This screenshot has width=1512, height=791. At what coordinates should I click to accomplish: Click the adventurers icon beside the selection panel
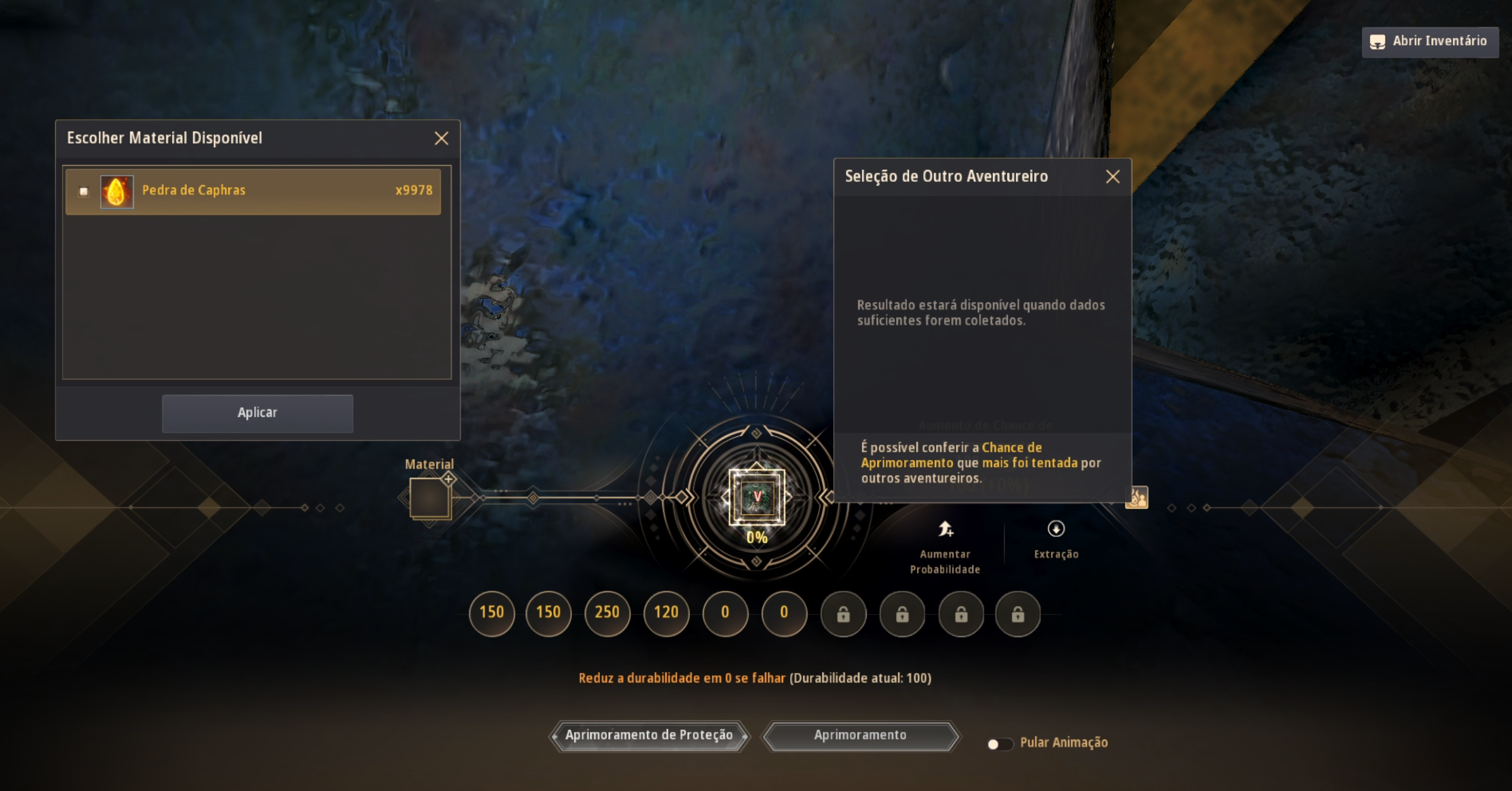pos(1136,497)
